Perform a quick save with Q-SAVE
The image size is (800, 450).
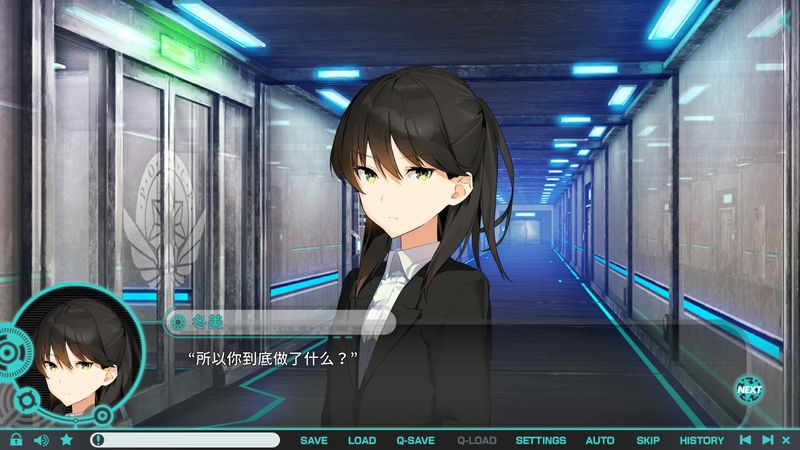click(x=415, y=440)
